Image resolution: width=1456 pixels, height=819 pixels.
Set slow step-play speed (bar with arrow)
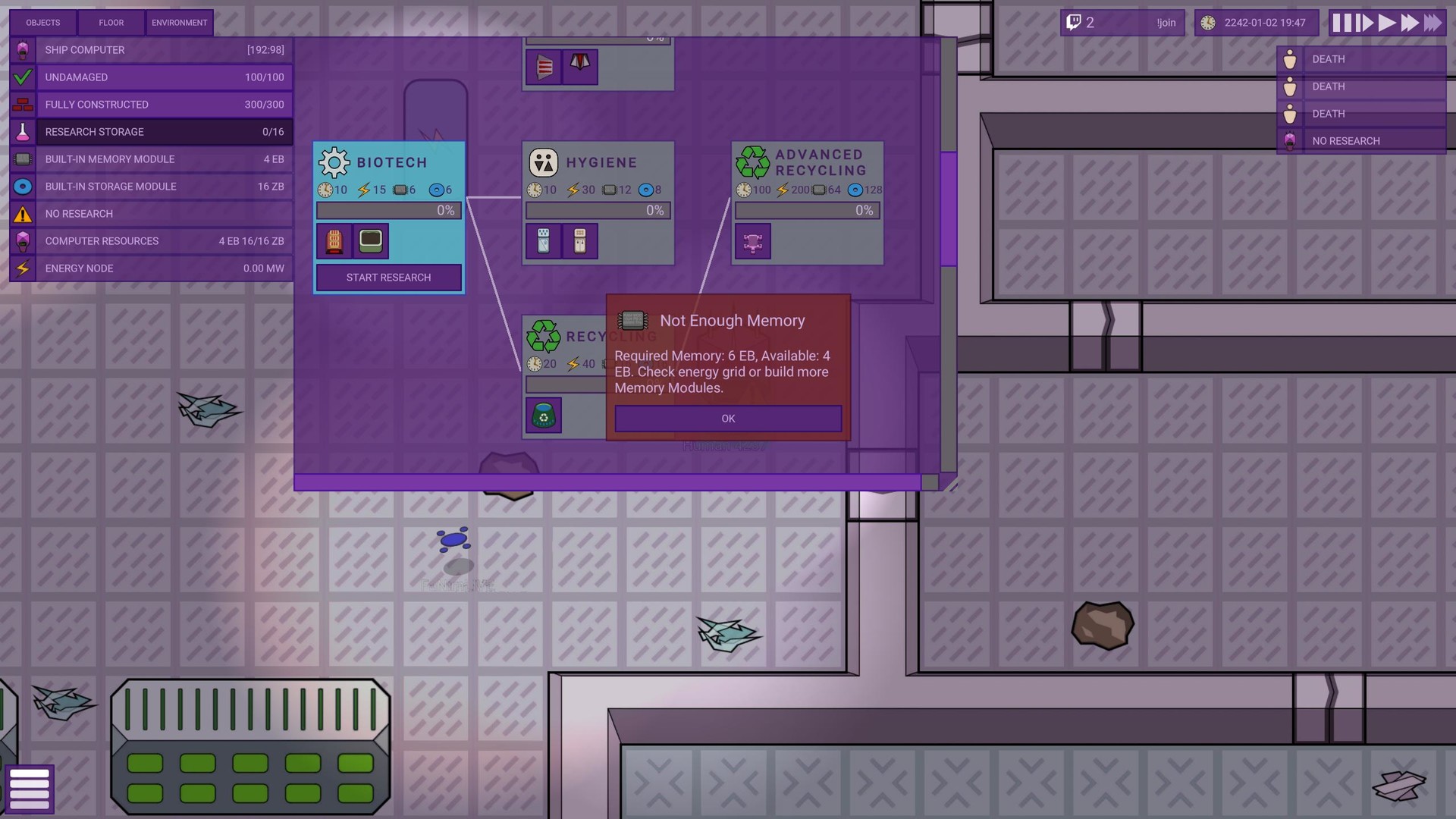pyautogui.click(x=1364, y=23)
